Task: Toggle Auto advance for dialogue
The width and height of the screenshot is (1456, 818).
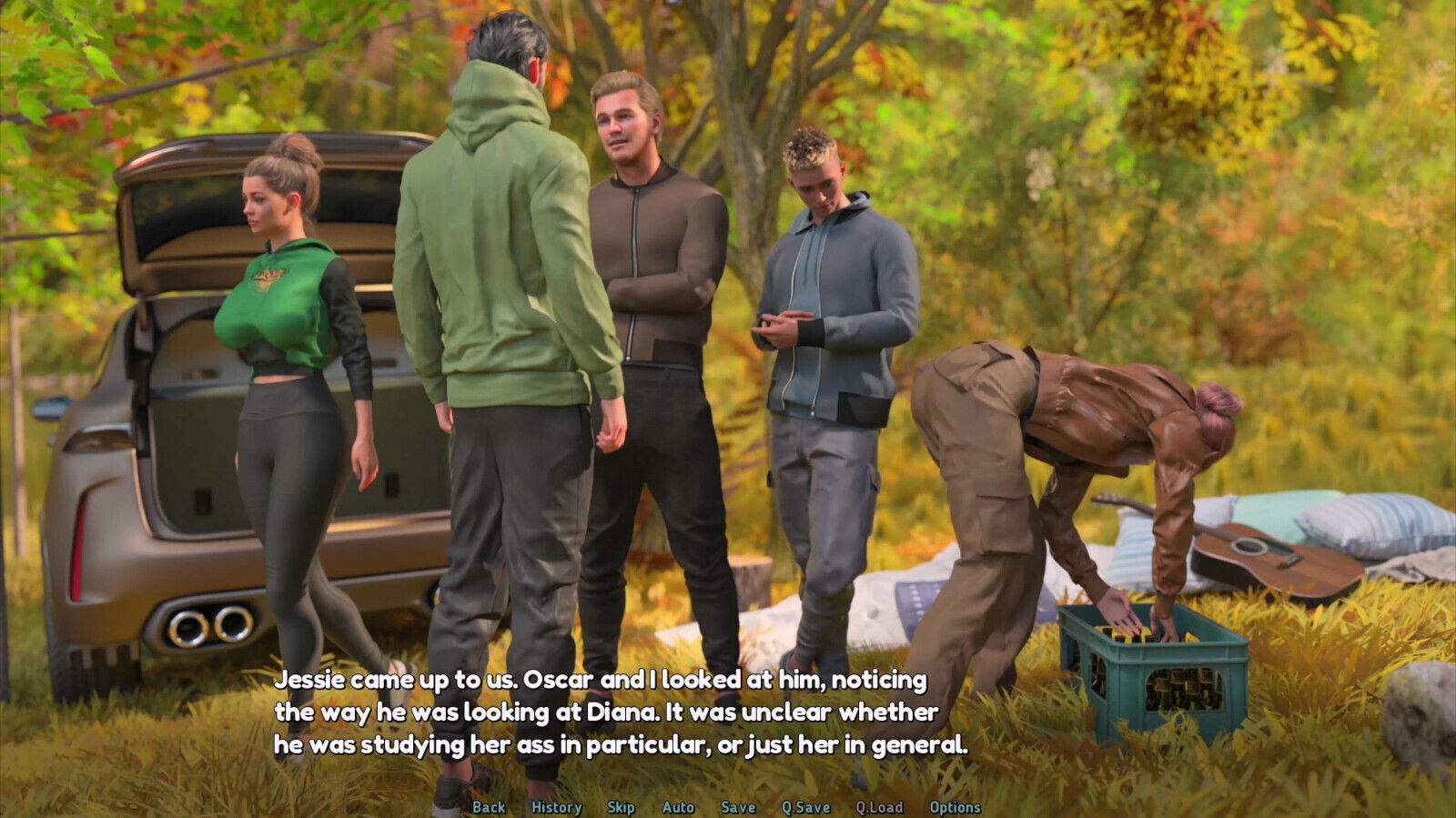Action: [678, 807]
